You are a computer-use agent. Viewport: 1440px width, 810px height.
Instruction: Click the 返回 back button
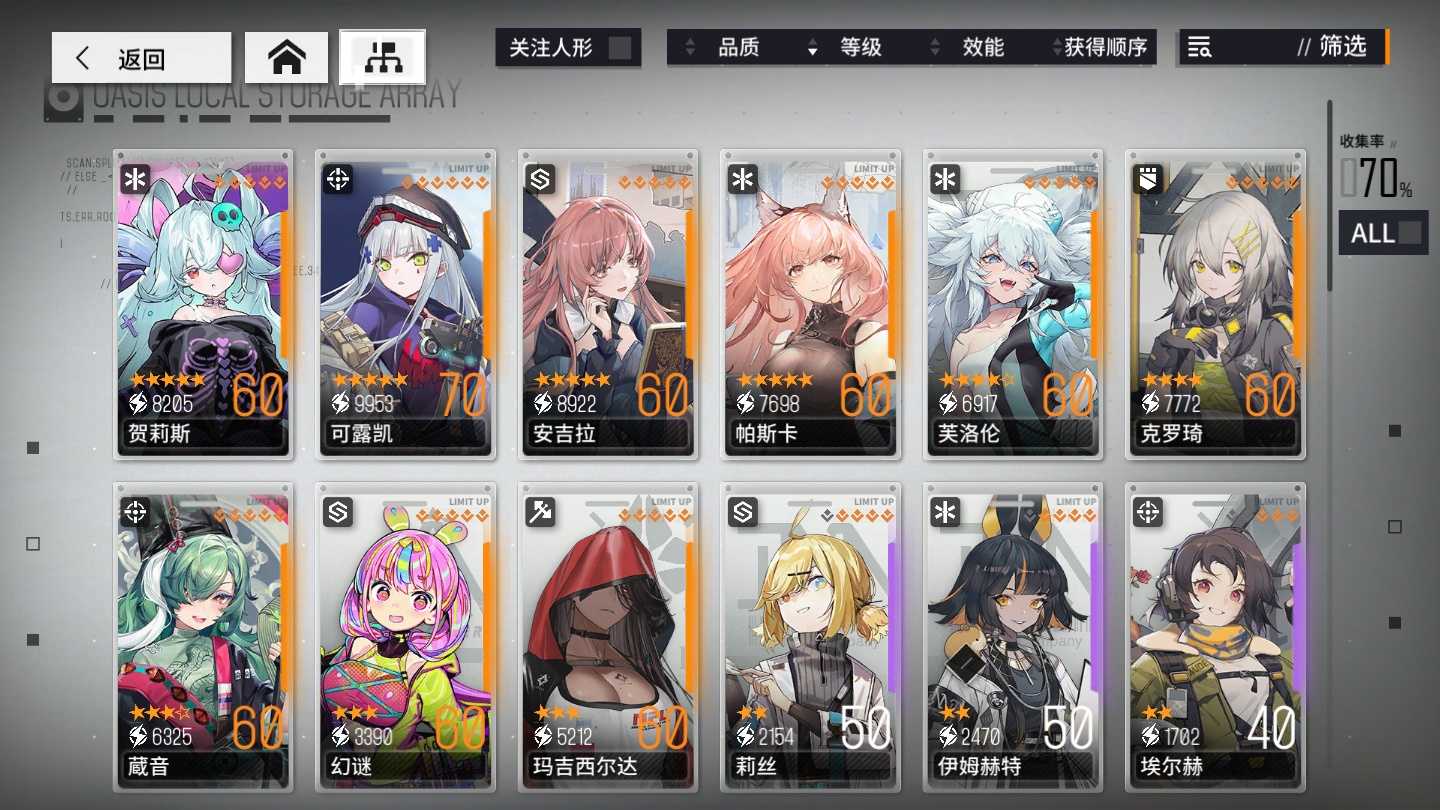pos(141,57)
